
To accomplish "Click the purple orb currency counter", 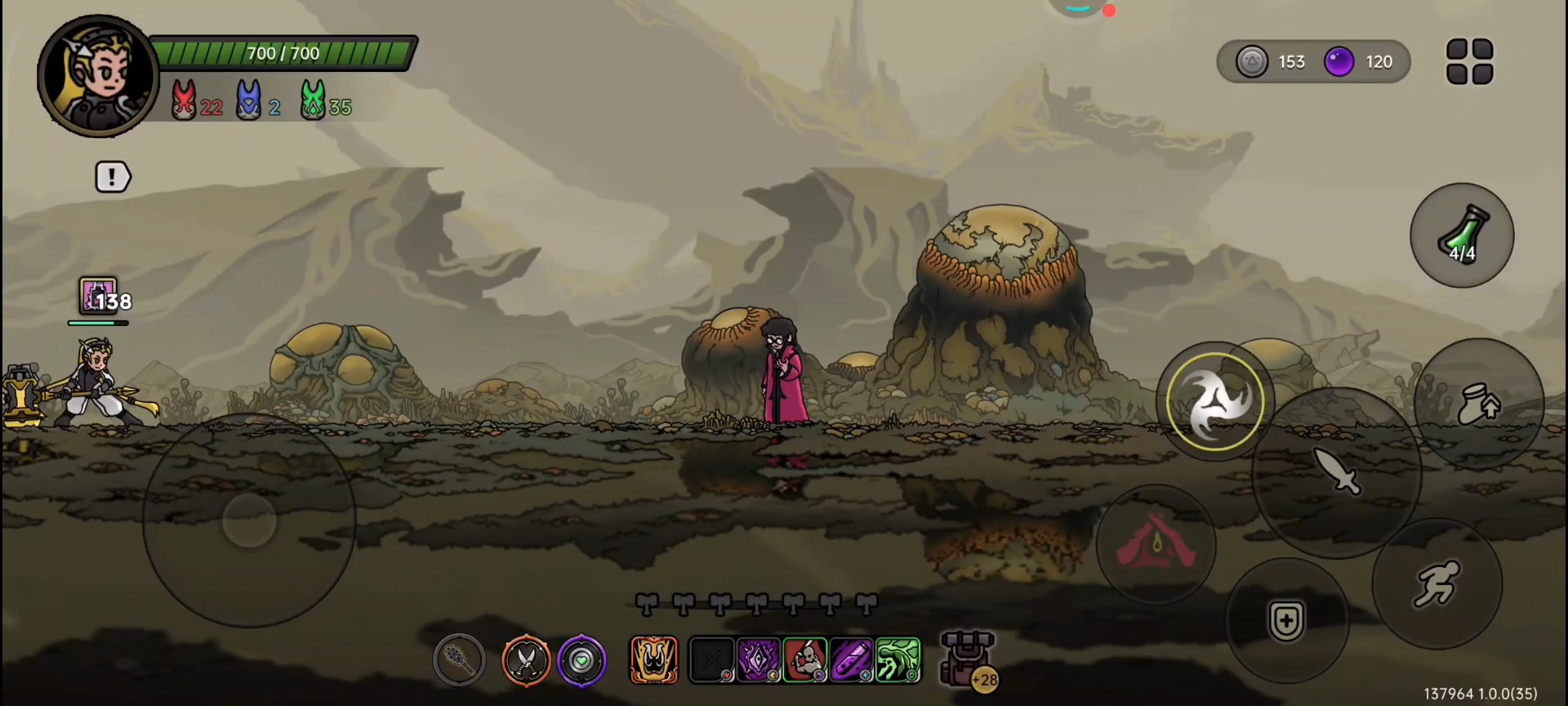I will point(1360,61).
